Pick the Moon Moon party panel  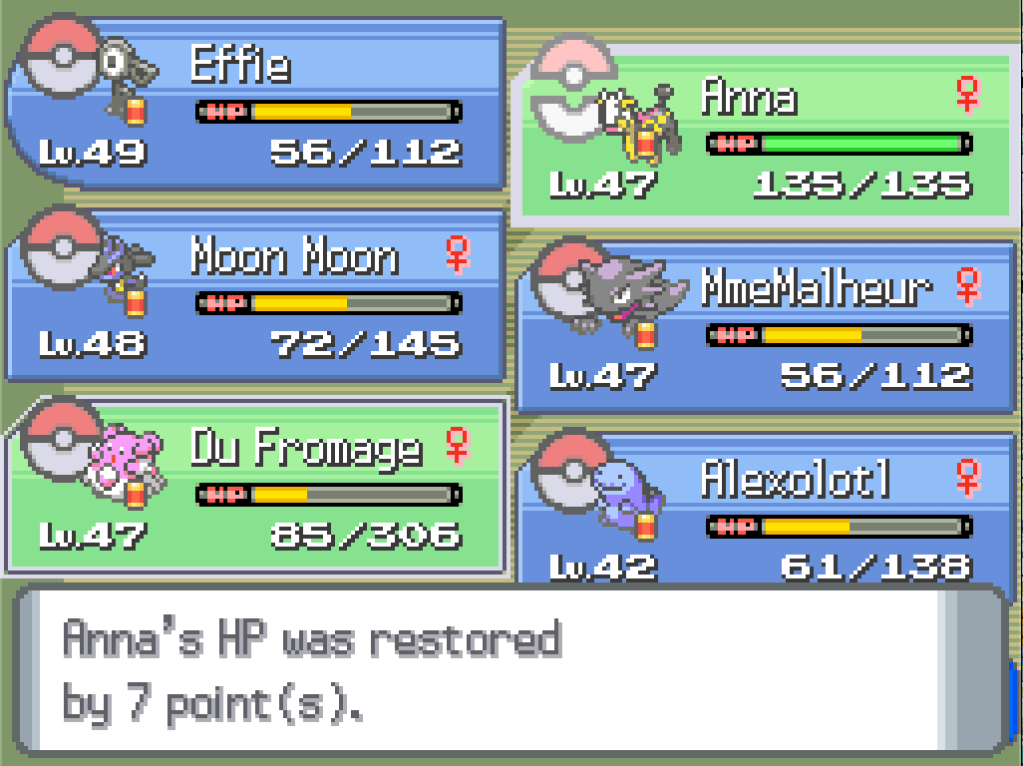[x=255, y=297]
